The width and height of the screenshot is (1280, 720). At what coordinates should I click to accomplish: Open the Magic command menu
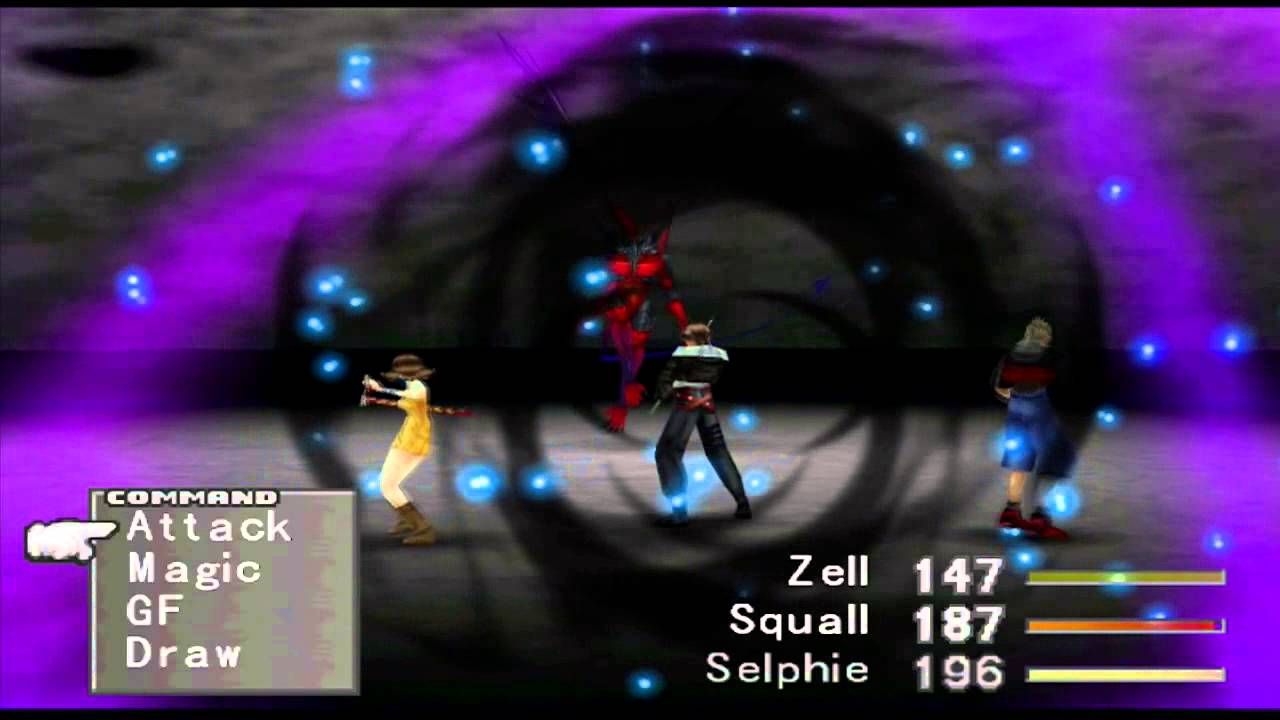196,570
